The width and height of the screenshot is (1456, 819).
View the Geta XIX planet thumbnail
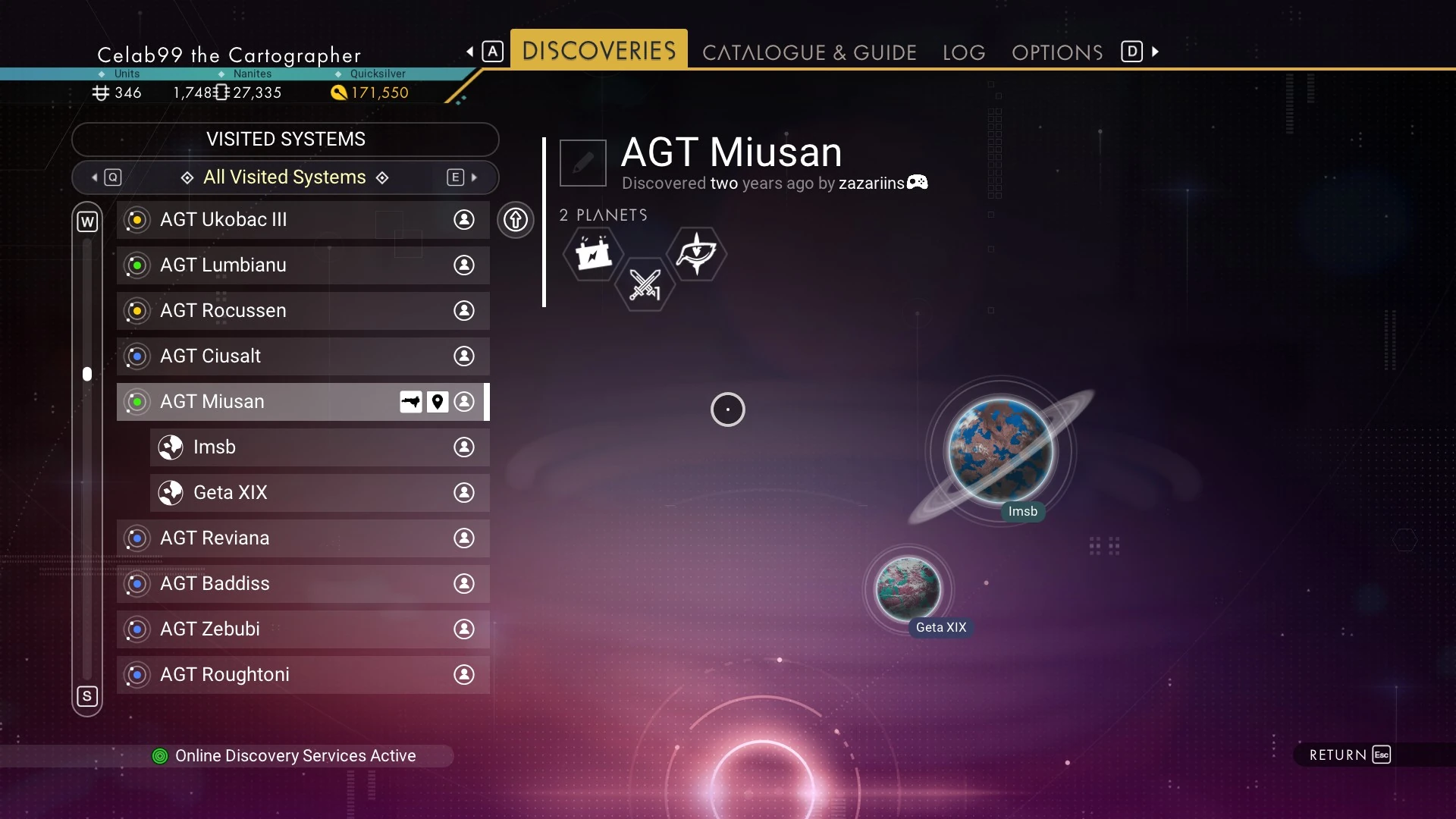908,588
